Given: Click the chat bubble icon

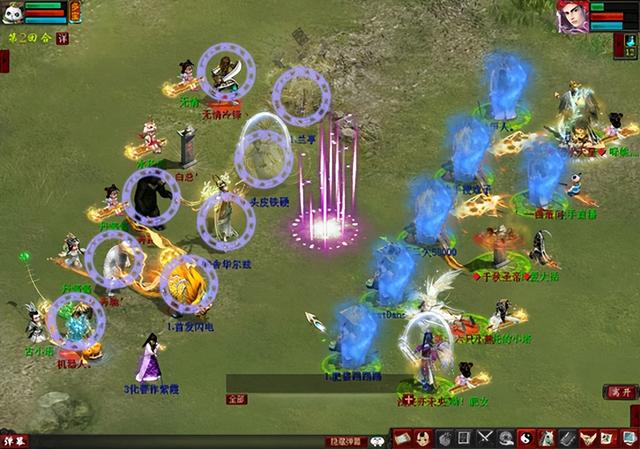Looking at the screenshot, I should coord(379,440).
